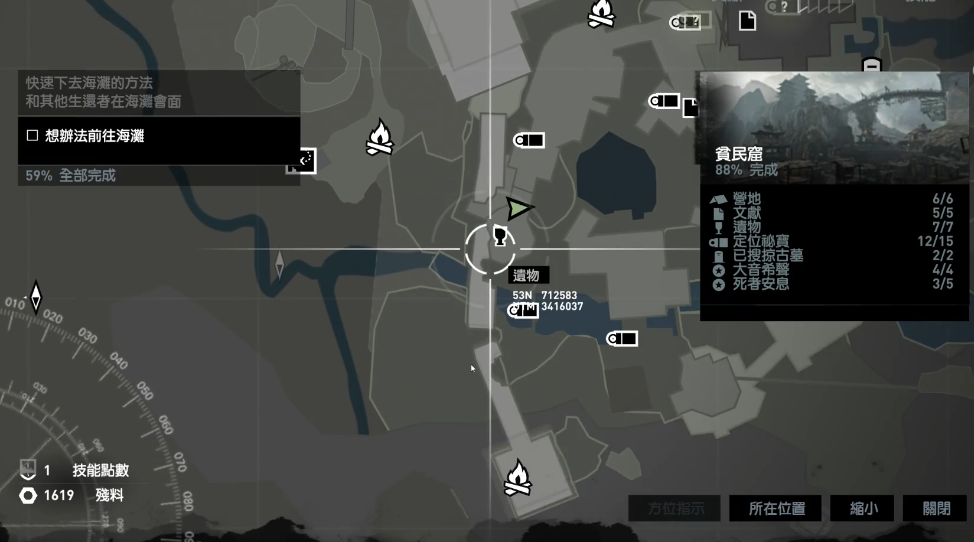
Task: Click the 關閉 button to close the map
Action: click(936, 508)
